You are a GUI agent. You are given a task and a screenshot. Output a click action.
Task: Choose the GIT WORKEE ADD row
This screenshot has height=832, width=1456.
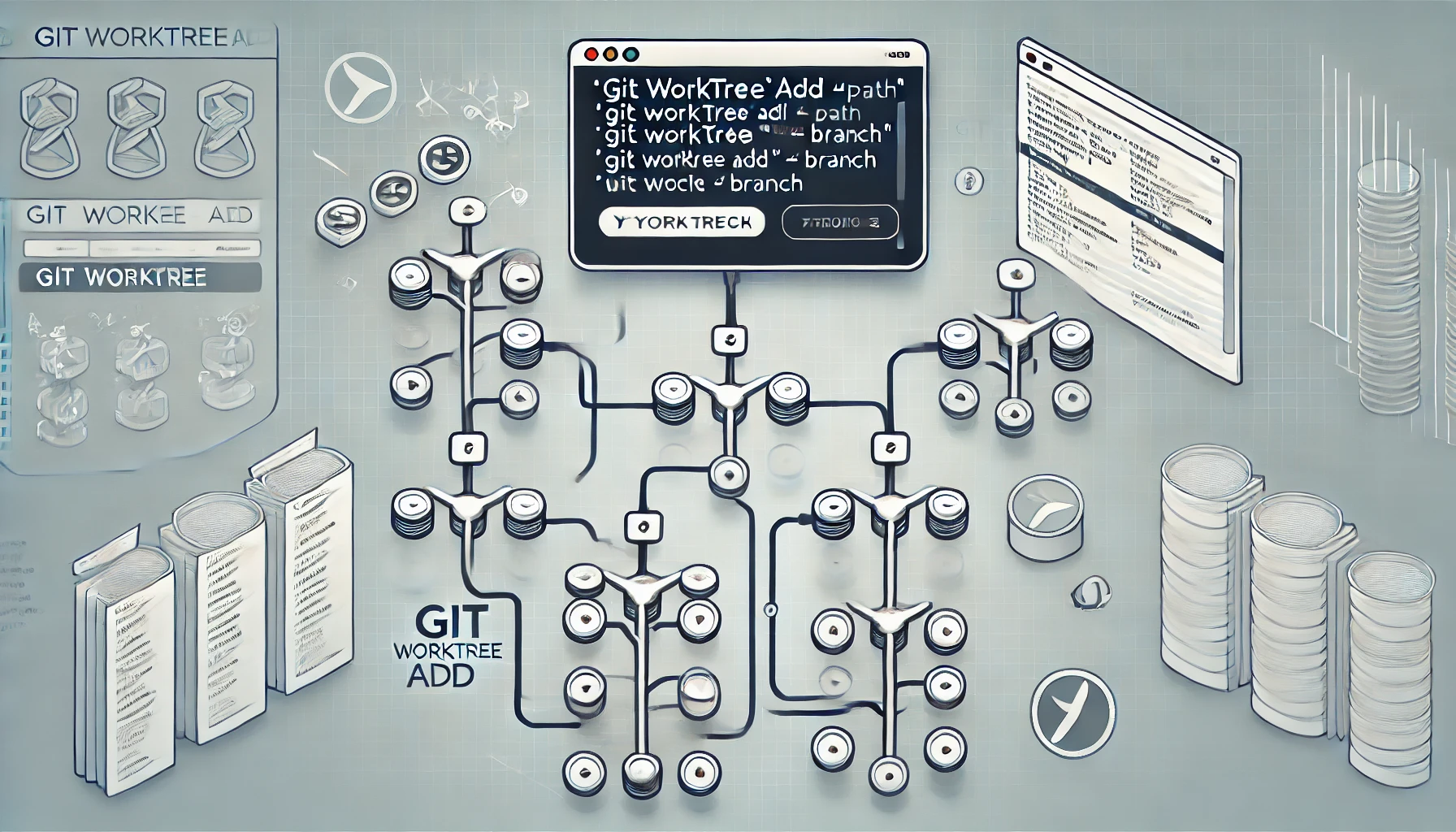[140, 216]
